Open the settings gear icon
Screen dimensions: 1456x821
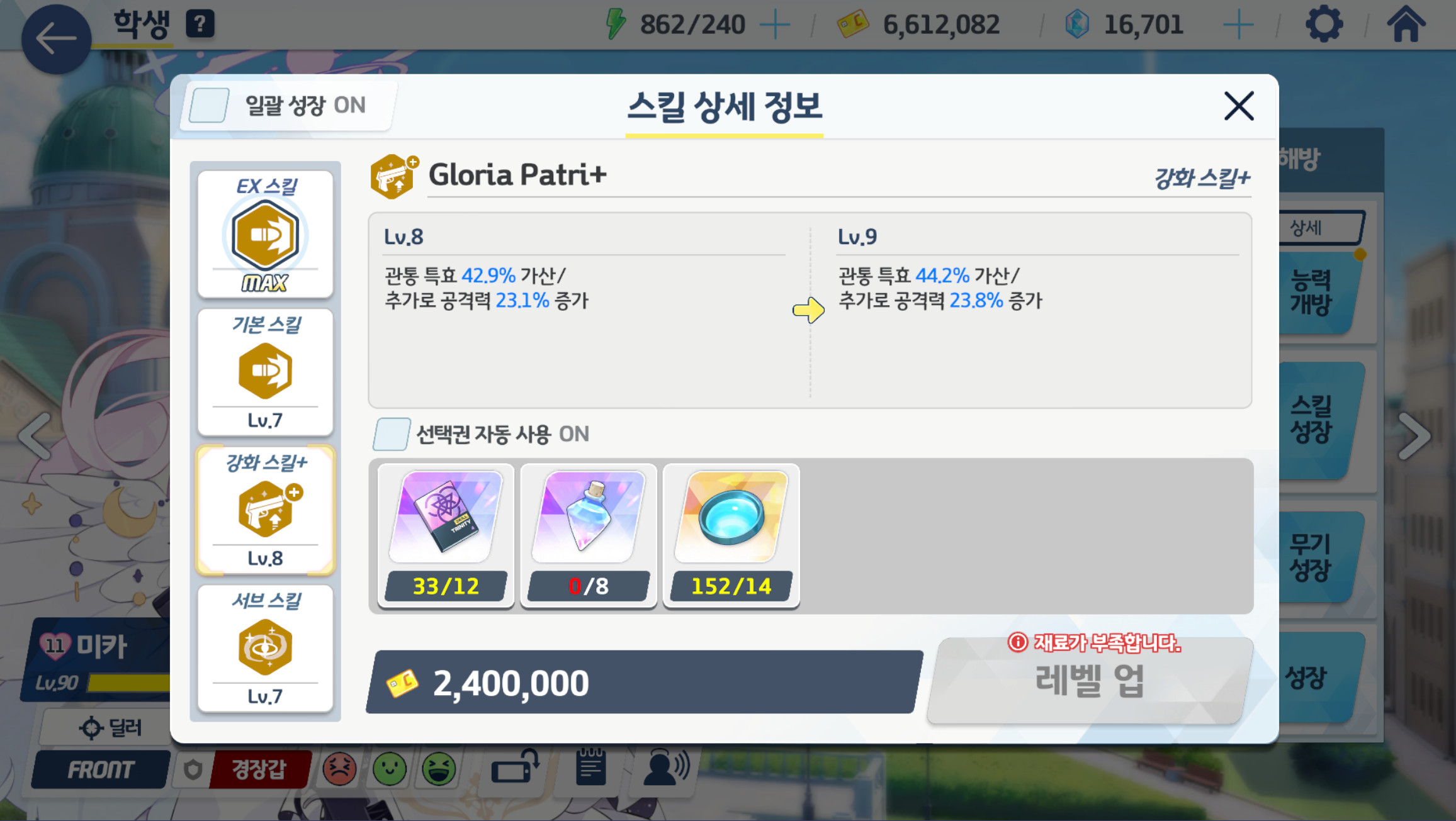[1325, 24]
